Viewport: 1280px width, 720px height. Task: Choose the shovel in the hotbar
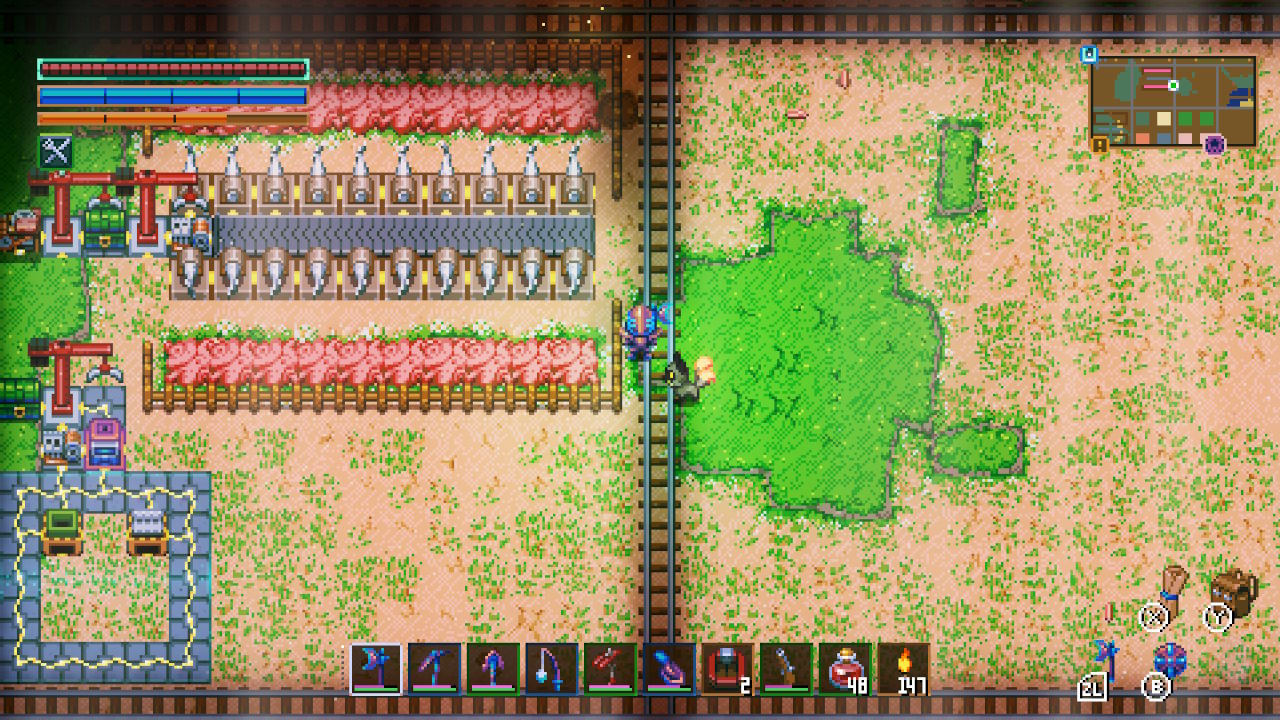click(x=493, y=669)
